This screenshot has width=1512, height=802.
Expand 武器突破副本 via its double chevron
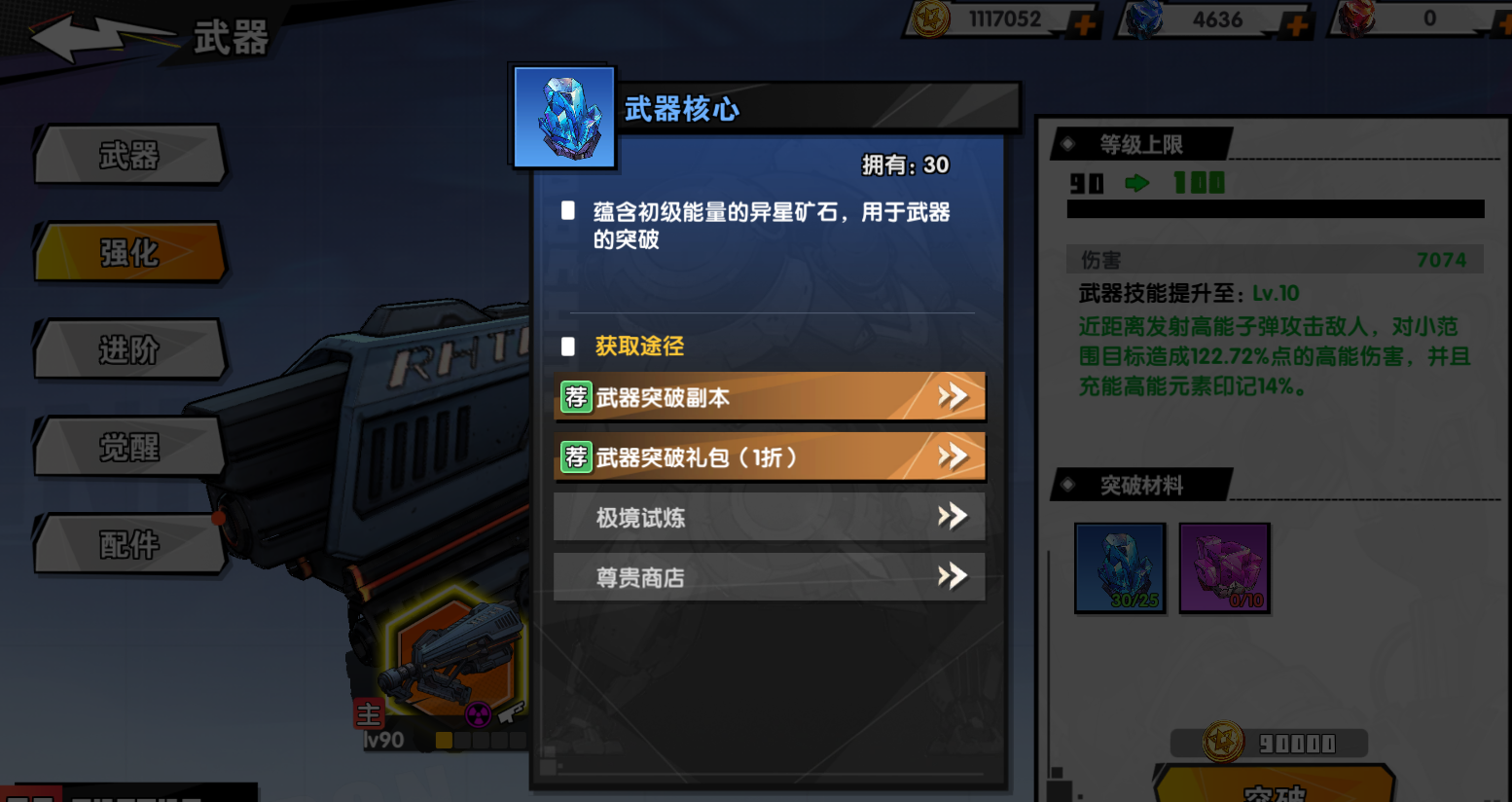click(x=952, y=396)
